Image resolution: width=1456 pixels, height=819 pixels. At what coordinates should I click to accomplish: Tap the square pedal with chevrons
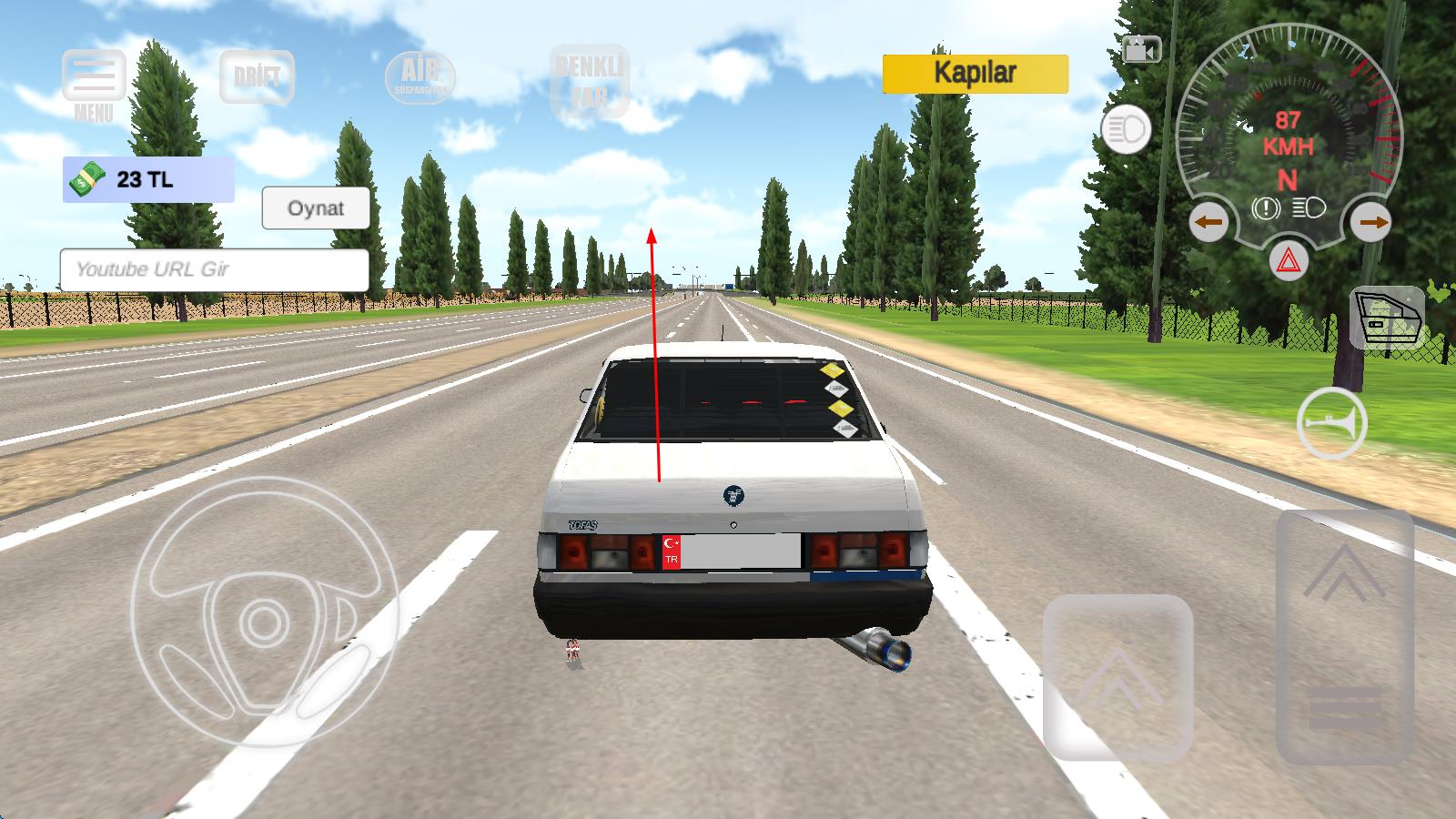(1117, 677)
